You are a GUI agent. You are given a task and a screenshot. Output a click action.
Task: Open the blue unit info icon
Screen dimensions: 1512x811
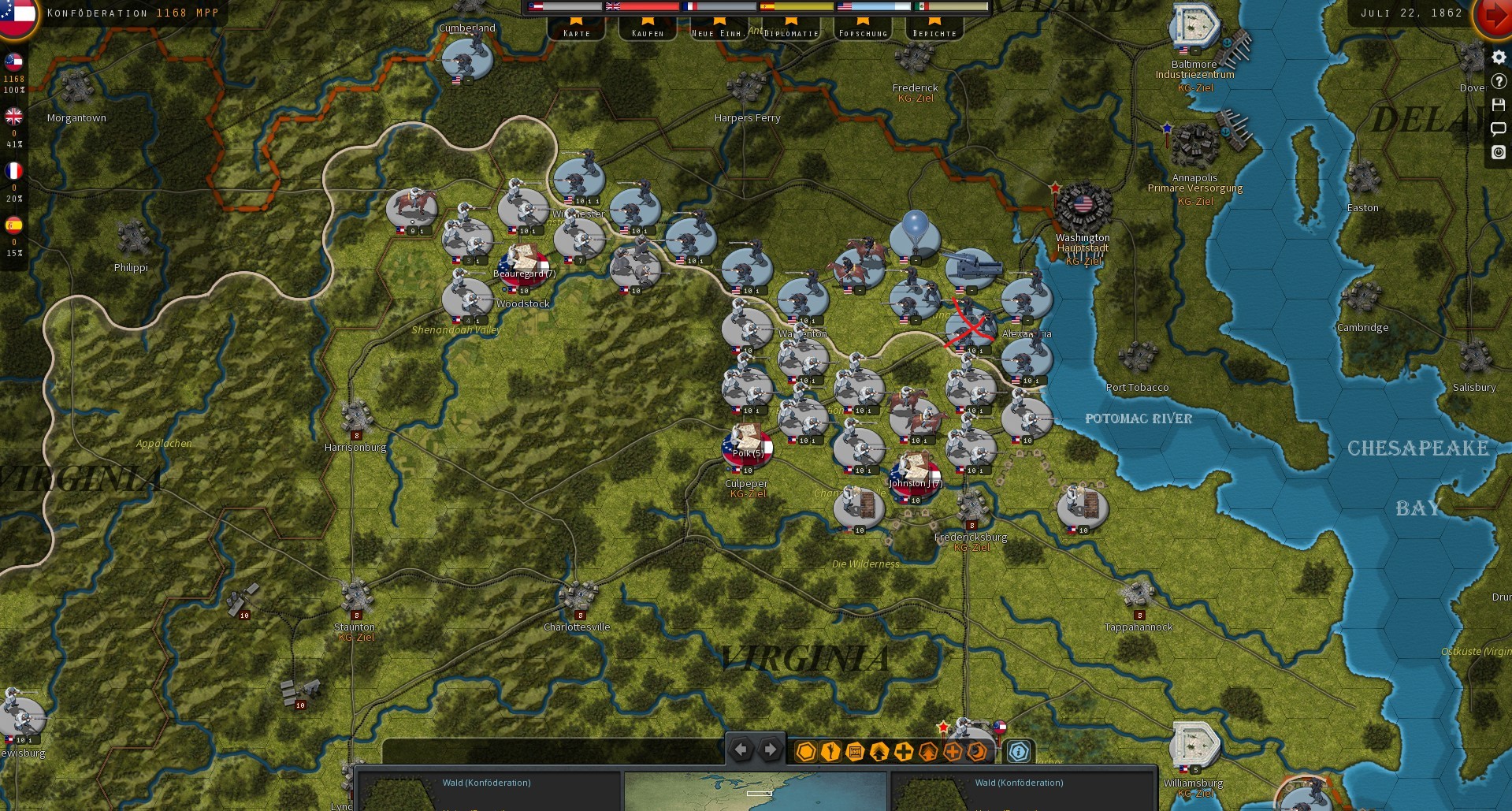click(x=1020, y=753)
